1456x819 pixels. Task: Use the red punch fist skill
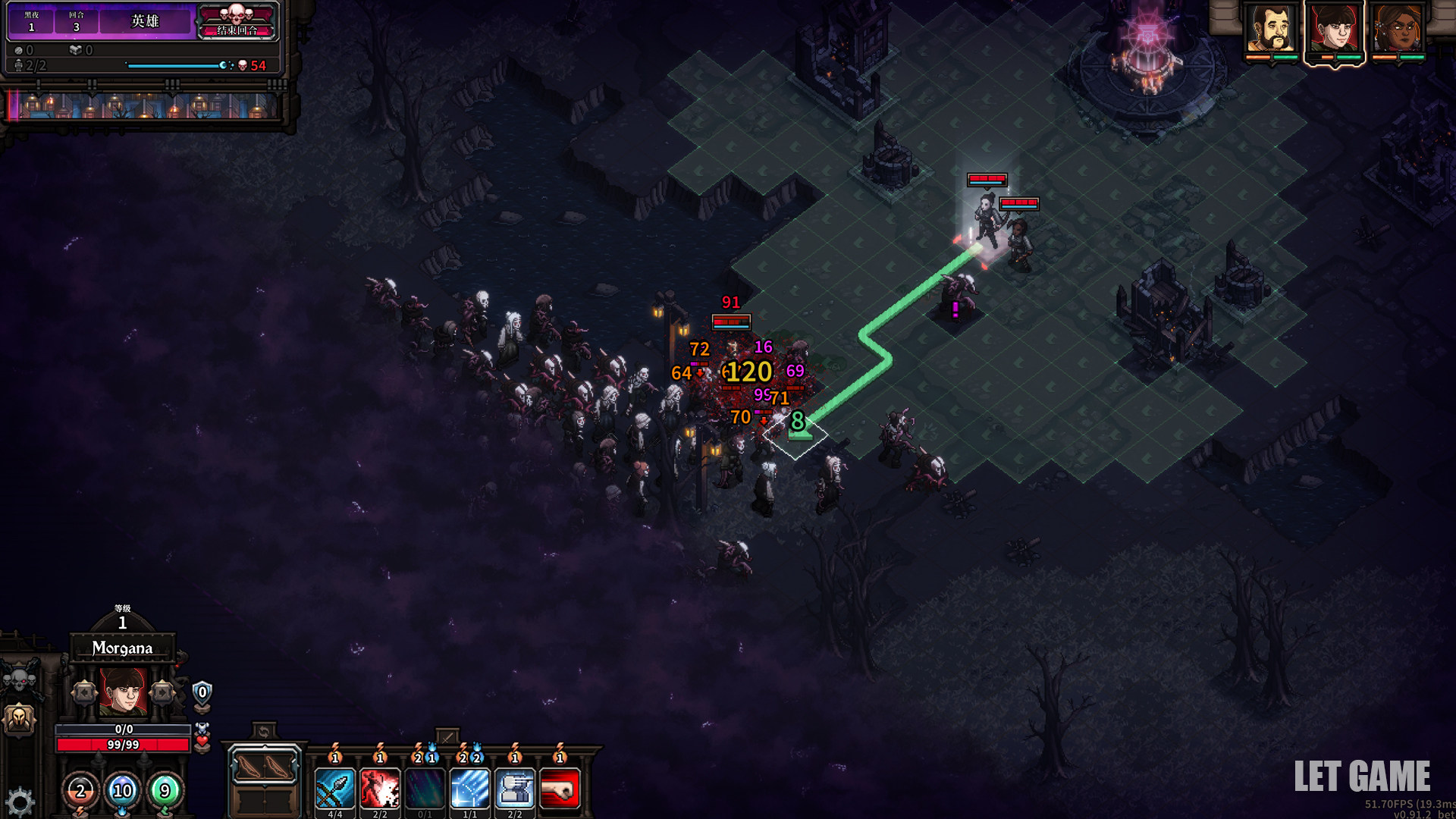560,789
